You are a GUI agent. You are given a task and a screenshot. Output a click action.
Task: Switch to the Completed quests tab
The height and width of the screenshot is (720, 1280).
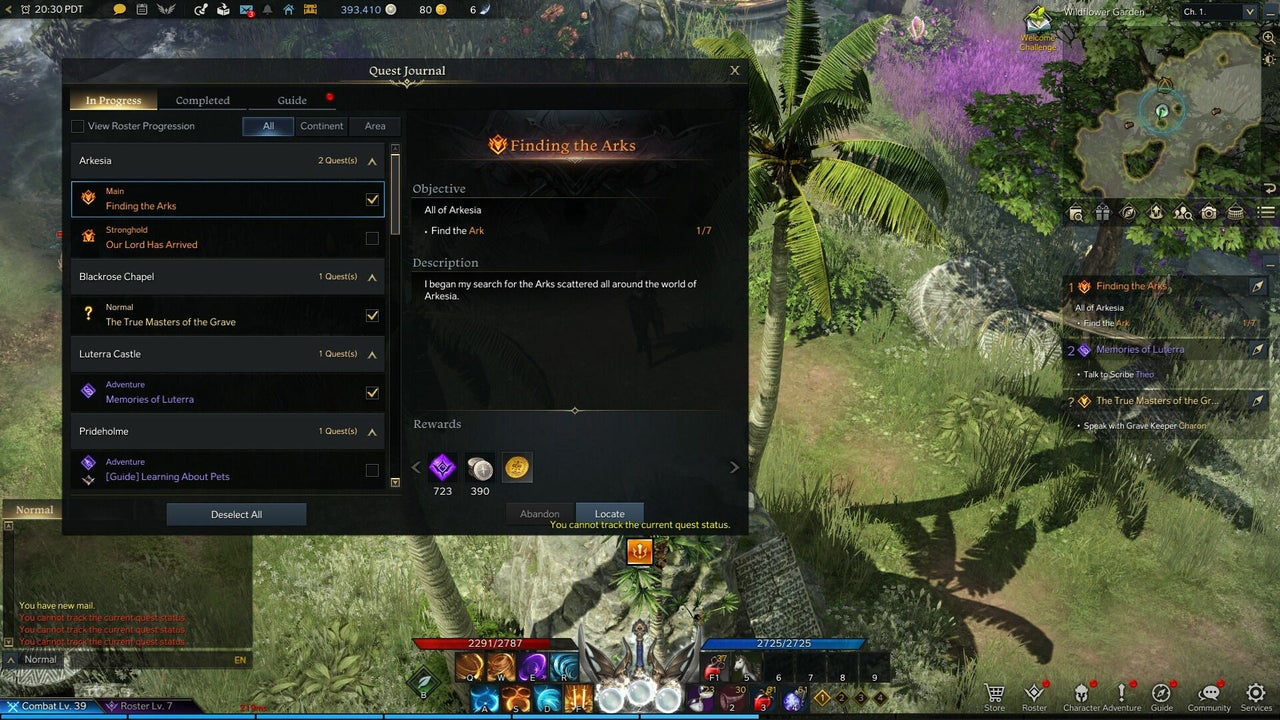point(203,100)
